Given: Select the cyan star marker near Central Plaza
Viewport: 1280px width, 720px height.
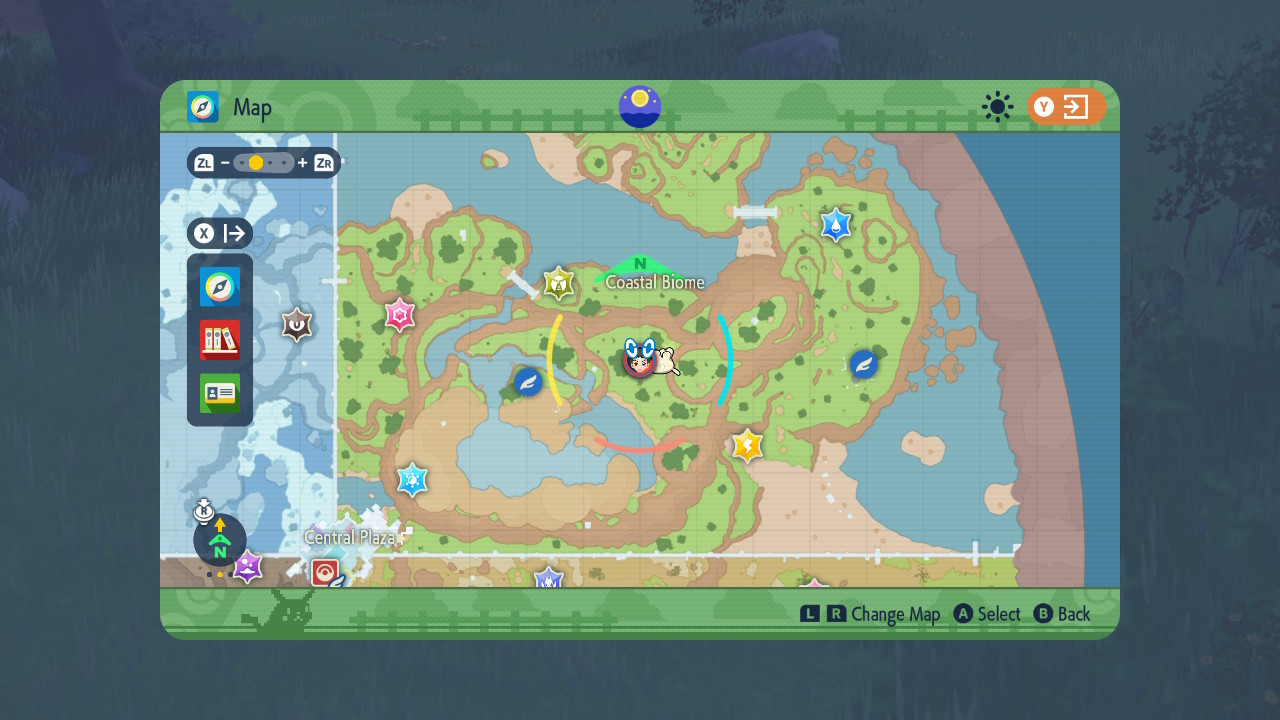Looking at the screenshot, I should tap(410, 479).
